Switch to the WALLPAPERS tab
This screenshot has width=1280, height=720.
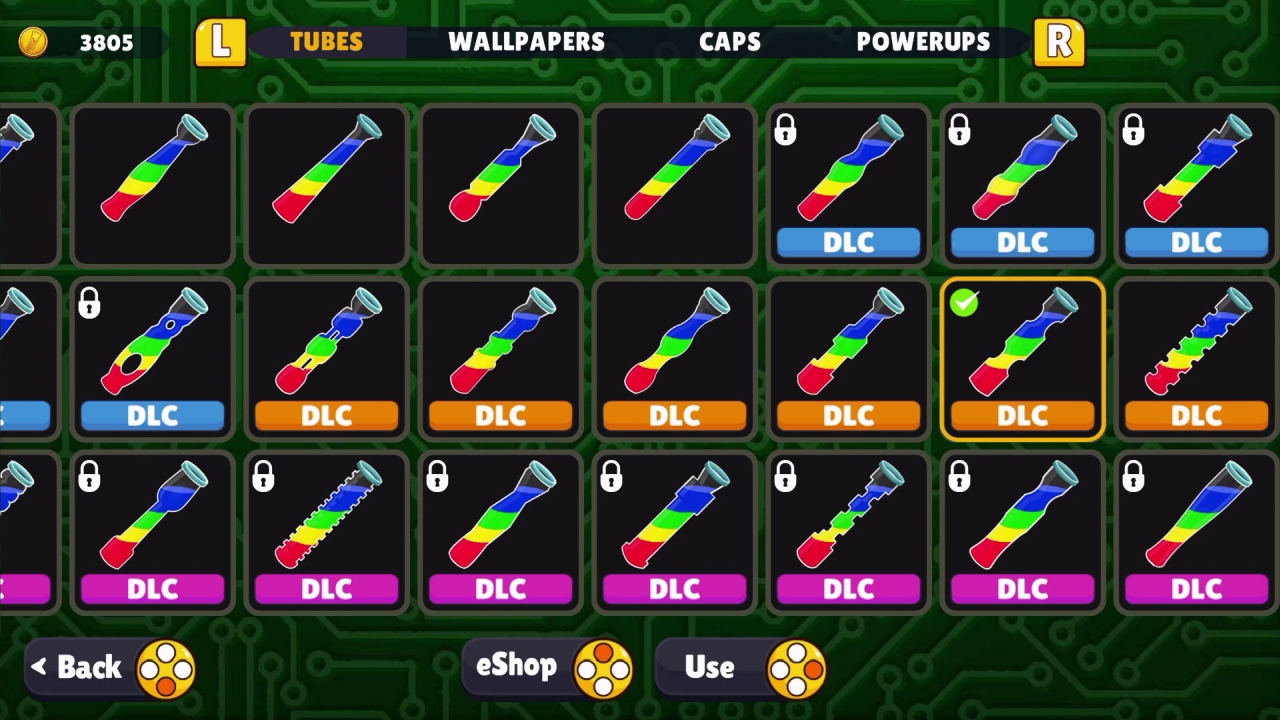[x=527, y=42]
